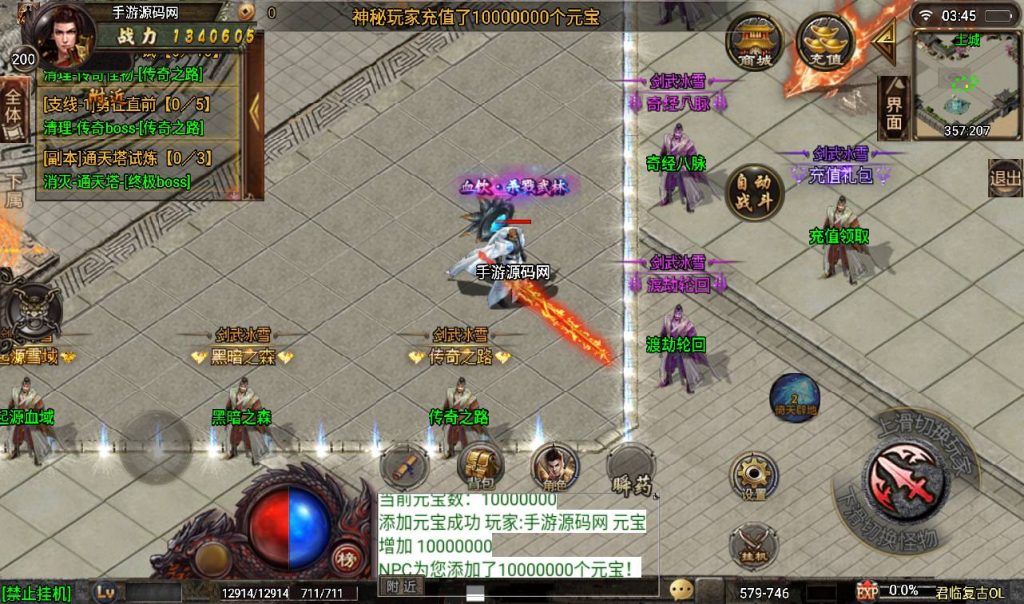Viewport: 1024px width, 604px height.
Task: Collapse the quest tracker panel arrow
Action: click(254, 100)
